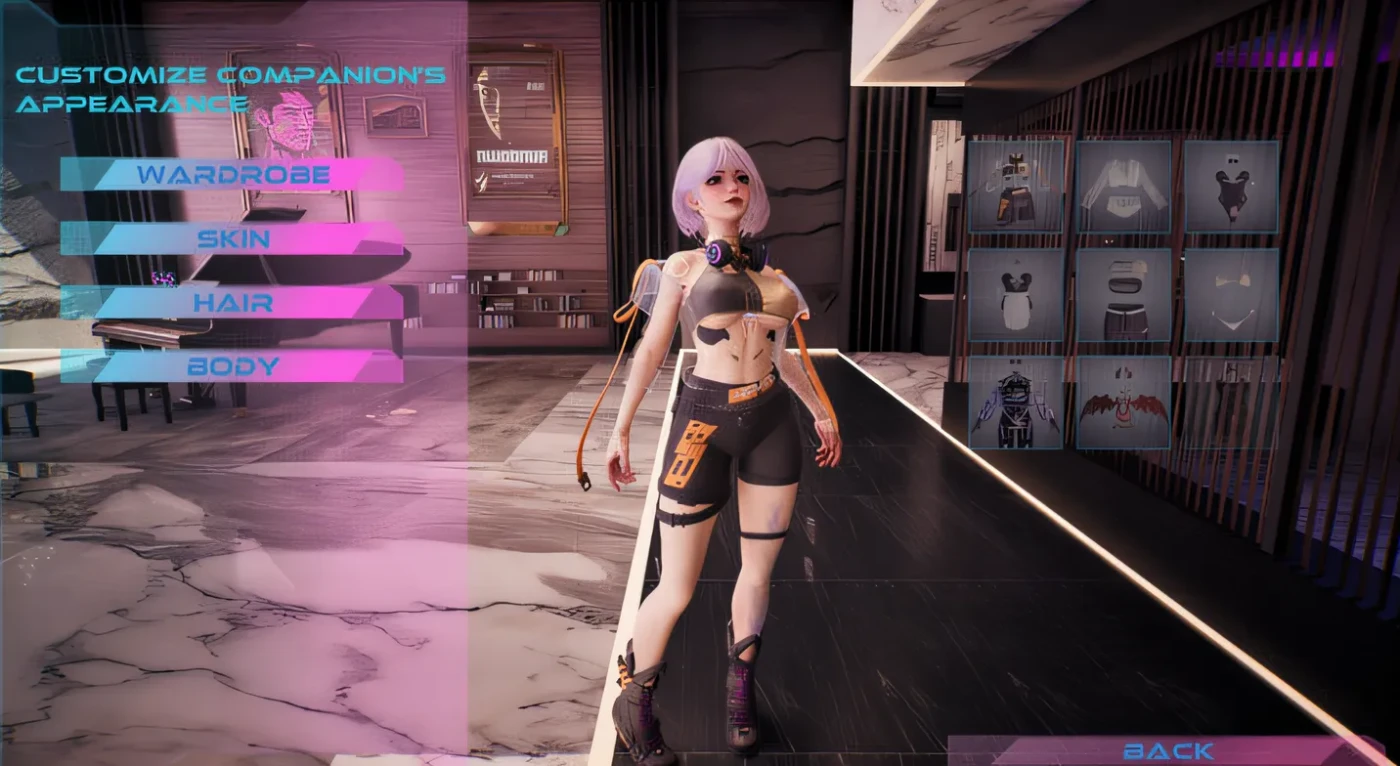Choose the faded outfit in the last tile

pyautogui.click(x=1231, y=403)
